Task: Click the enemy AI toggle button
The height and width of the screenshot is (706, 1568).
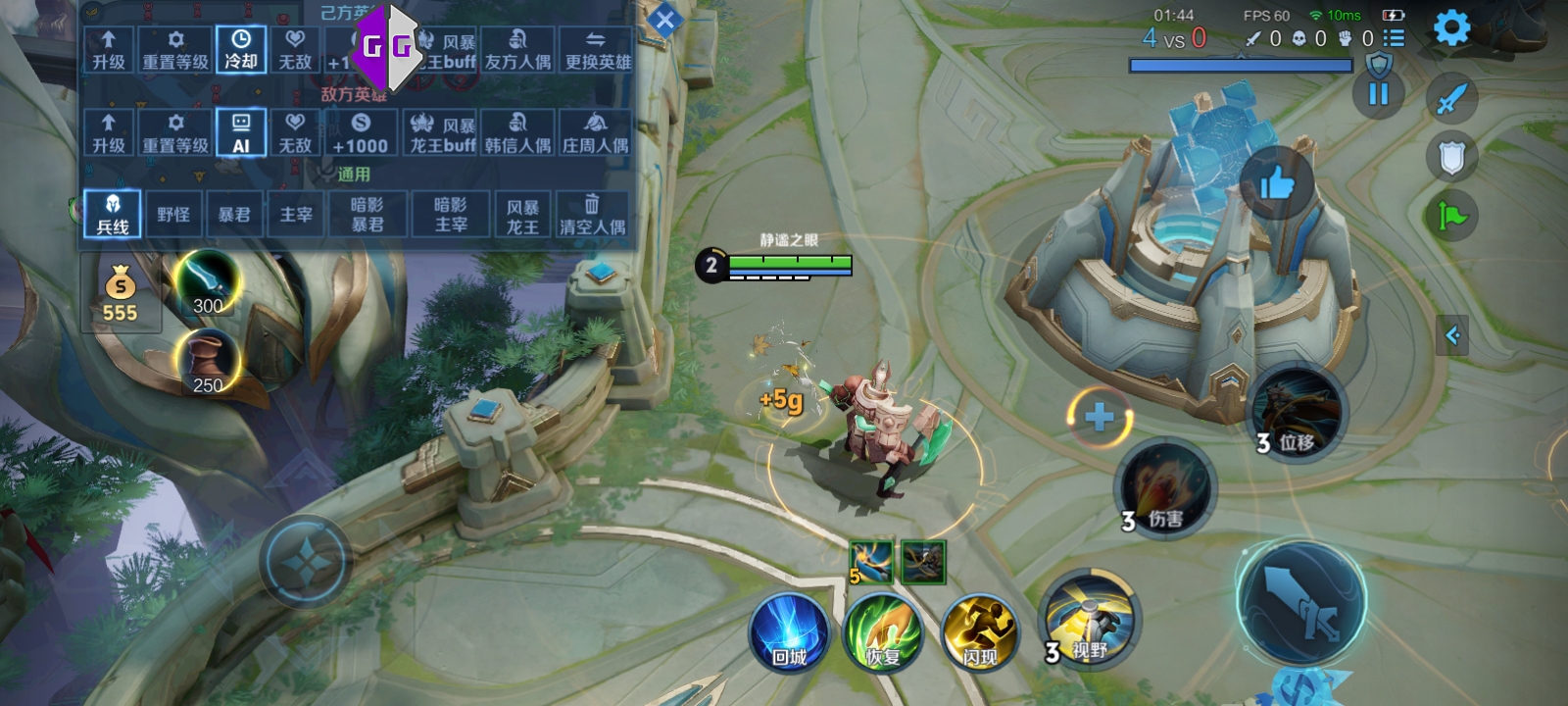Action: 241,133
